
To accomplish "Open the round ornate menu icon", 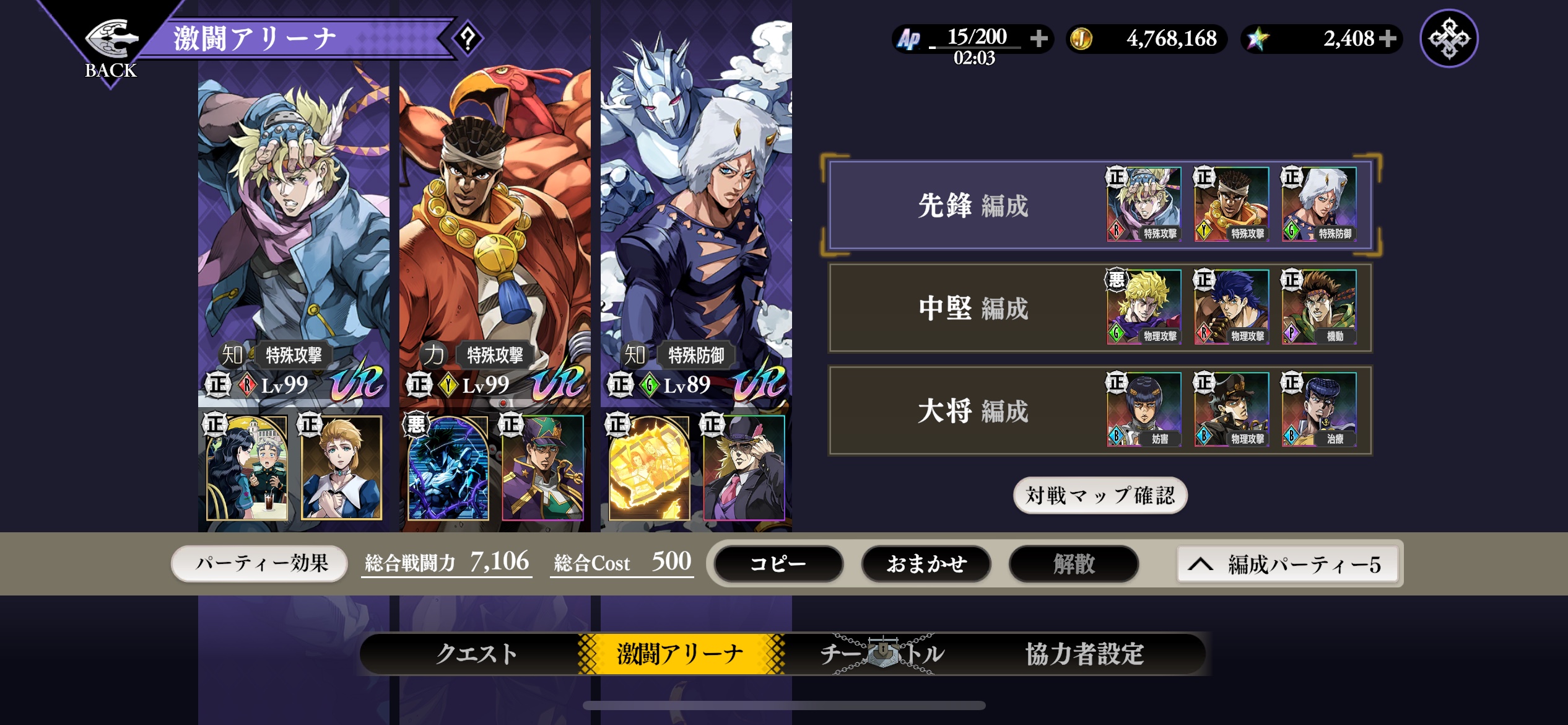I will (1448, 38).
